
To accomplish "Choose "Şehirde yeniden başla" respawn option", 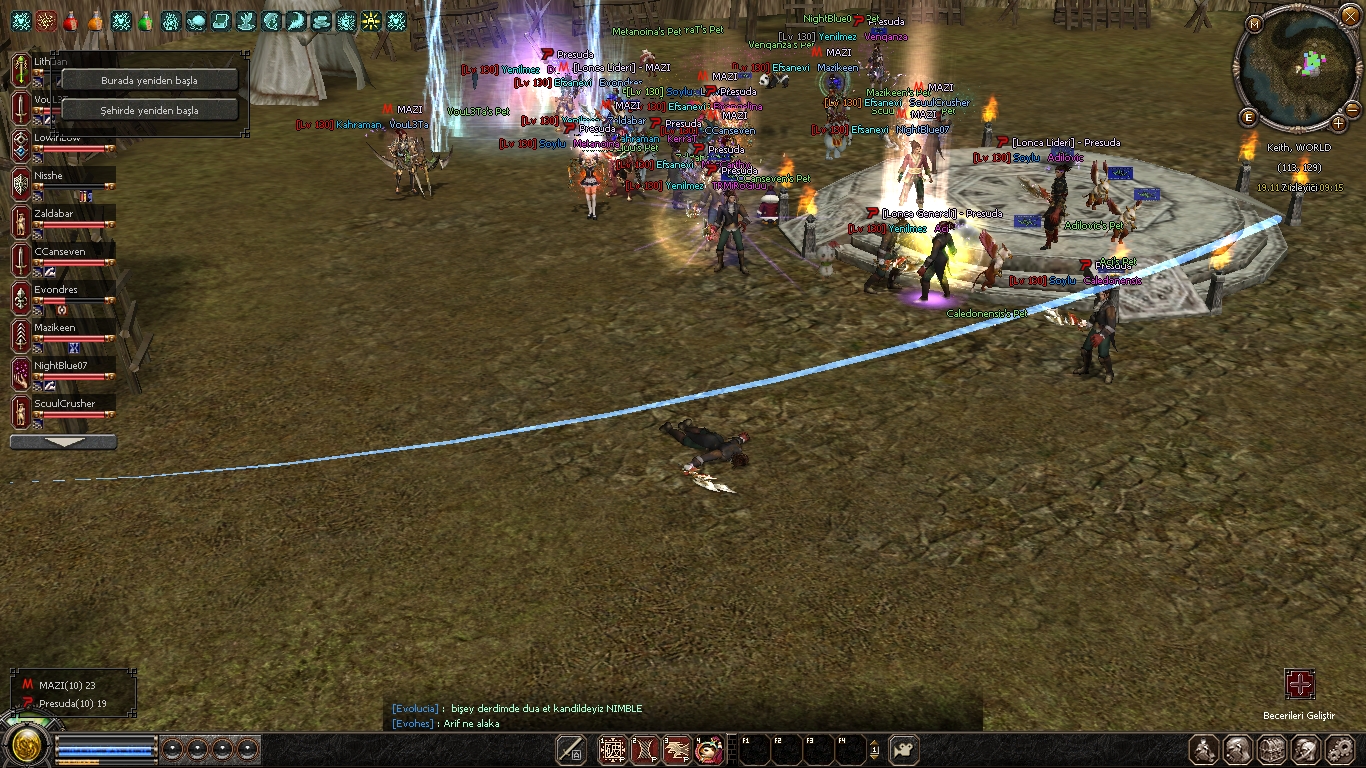I will coord(149,110).
